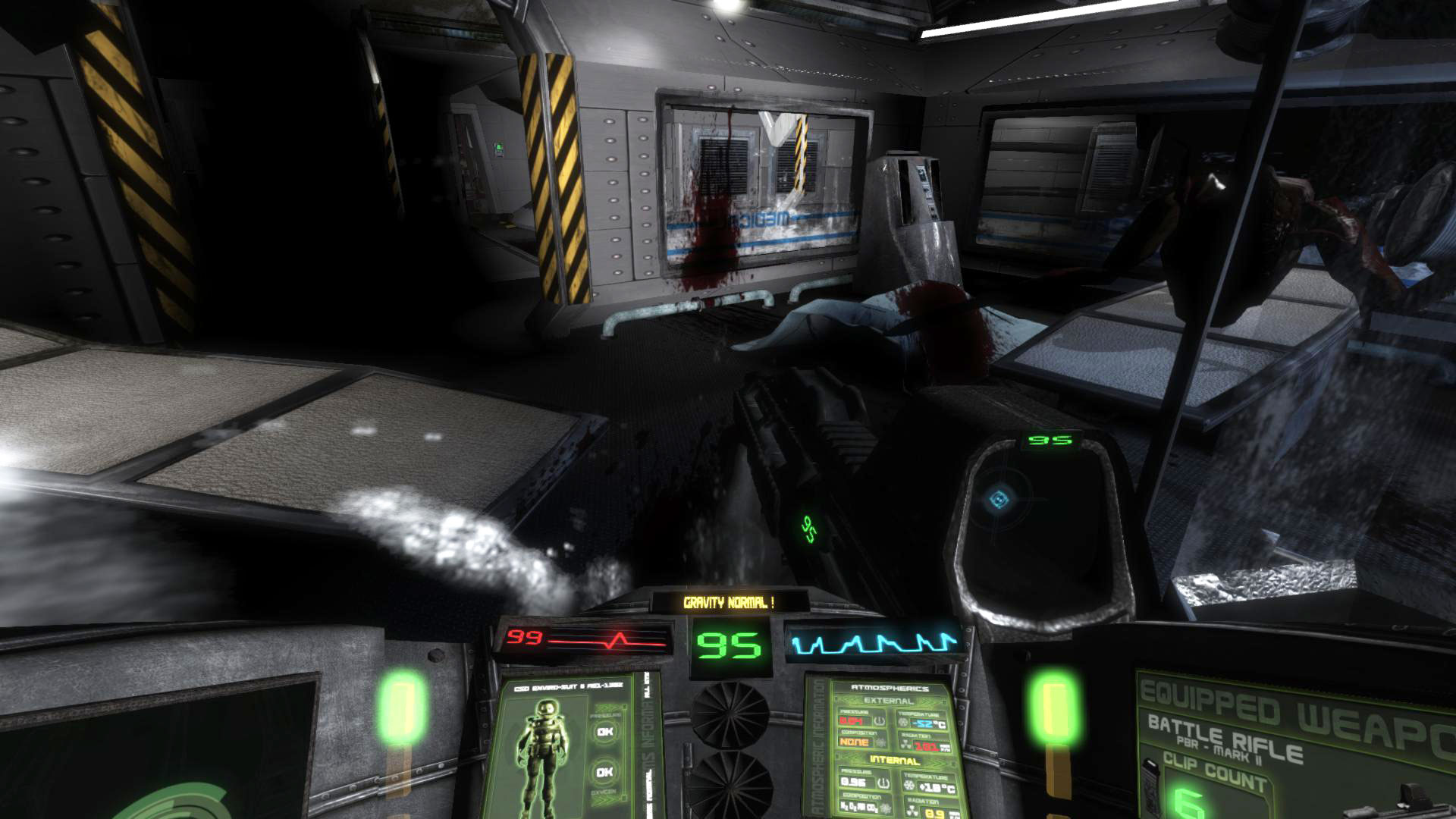Expand the EXTERNAL atmospherics section
This screenshot has width=1456, height=819.
click(x=888, y=701)
